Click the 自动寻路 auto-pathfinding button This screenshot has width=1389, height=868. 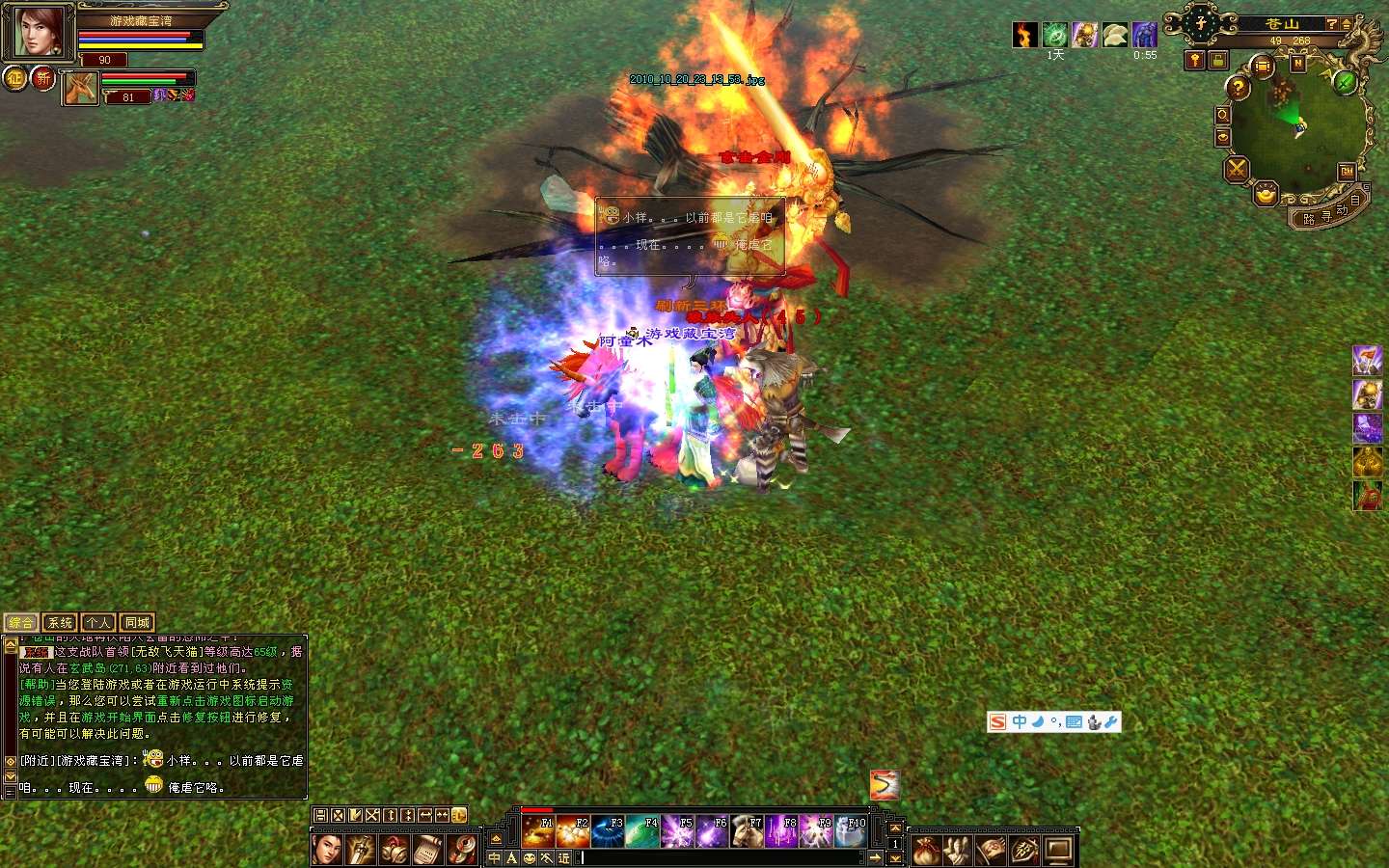(x=1331, y=212)
